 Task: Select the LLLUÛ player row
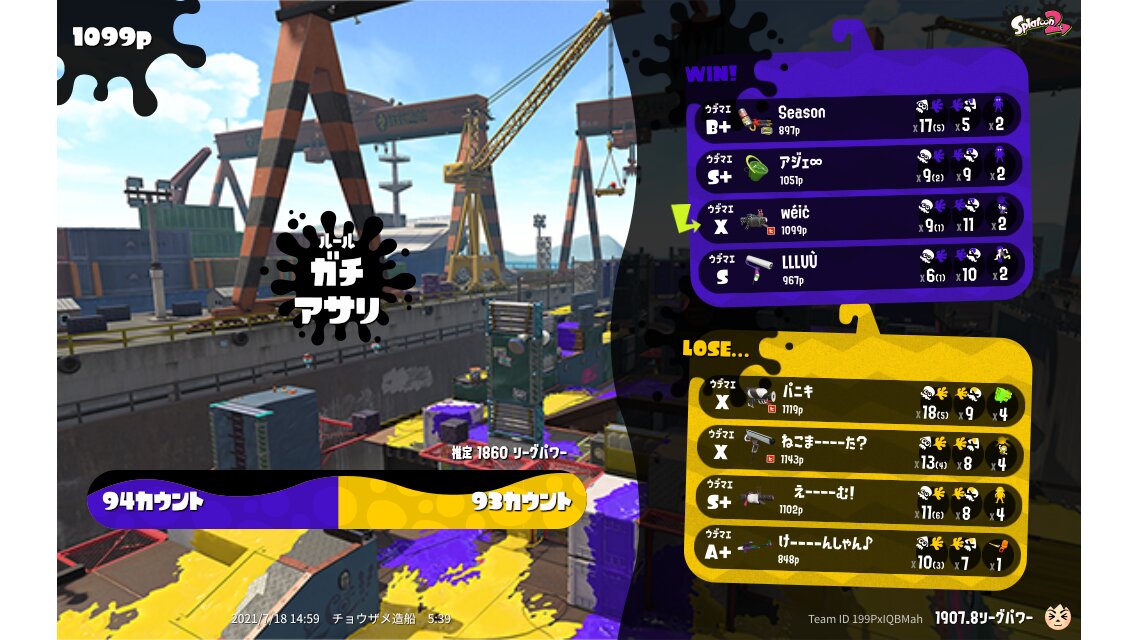click(x=858, y=268)
